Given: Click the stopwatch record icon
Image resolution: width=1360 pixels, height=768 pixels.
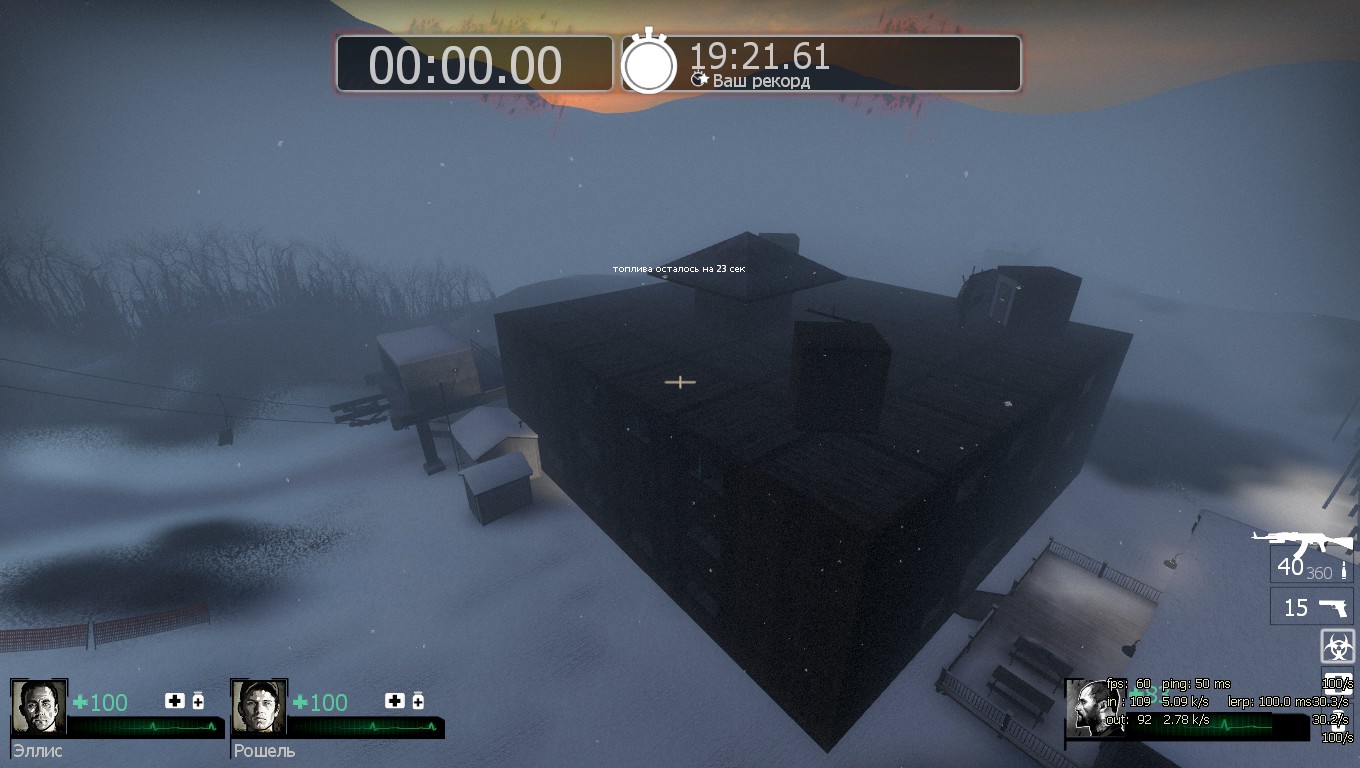Looking at the screenshot, I should (649, 64).
